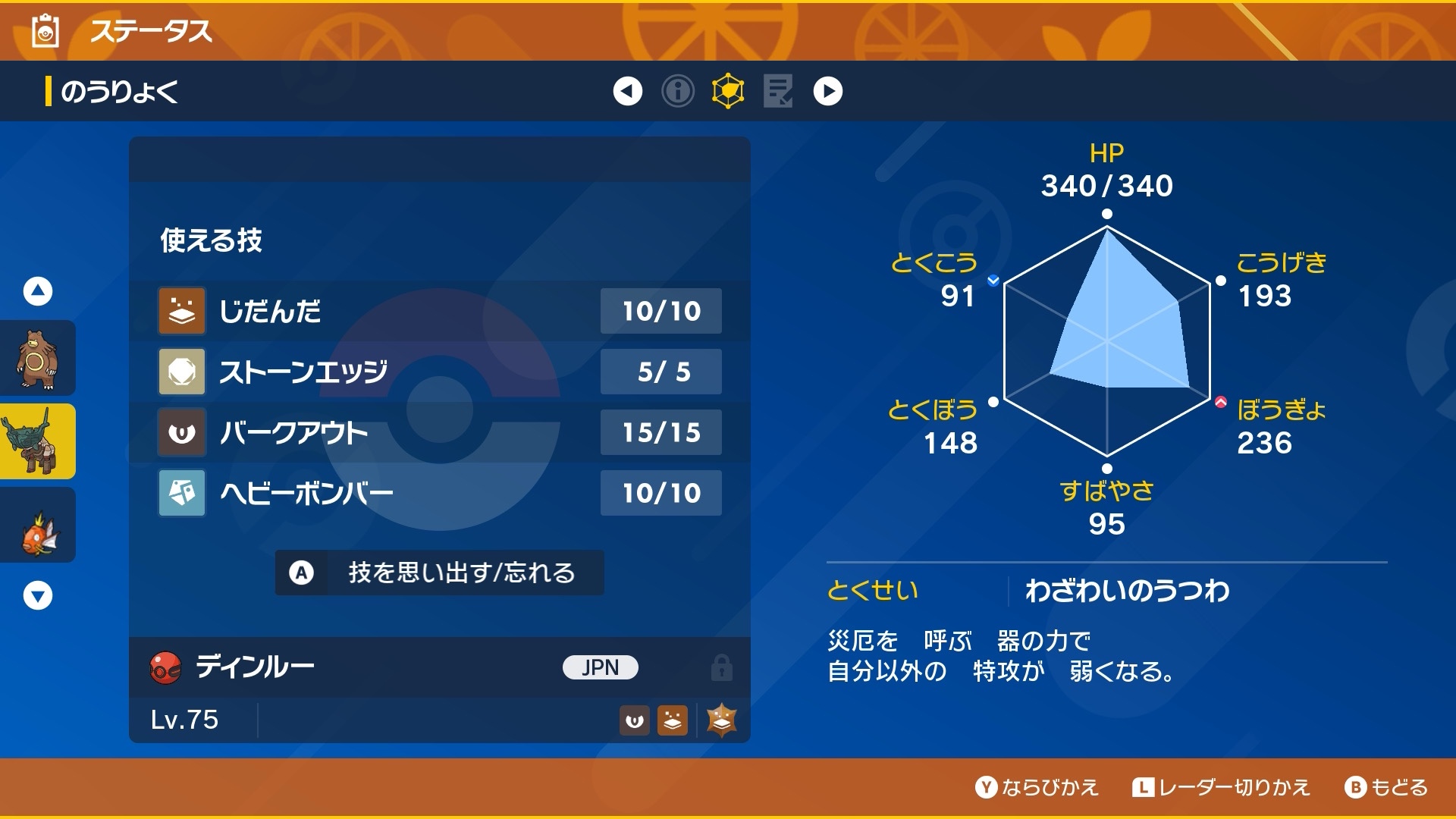Open the memo notes tab
1456x819 pixels.
pyautogui.click(x=778, y=91)
